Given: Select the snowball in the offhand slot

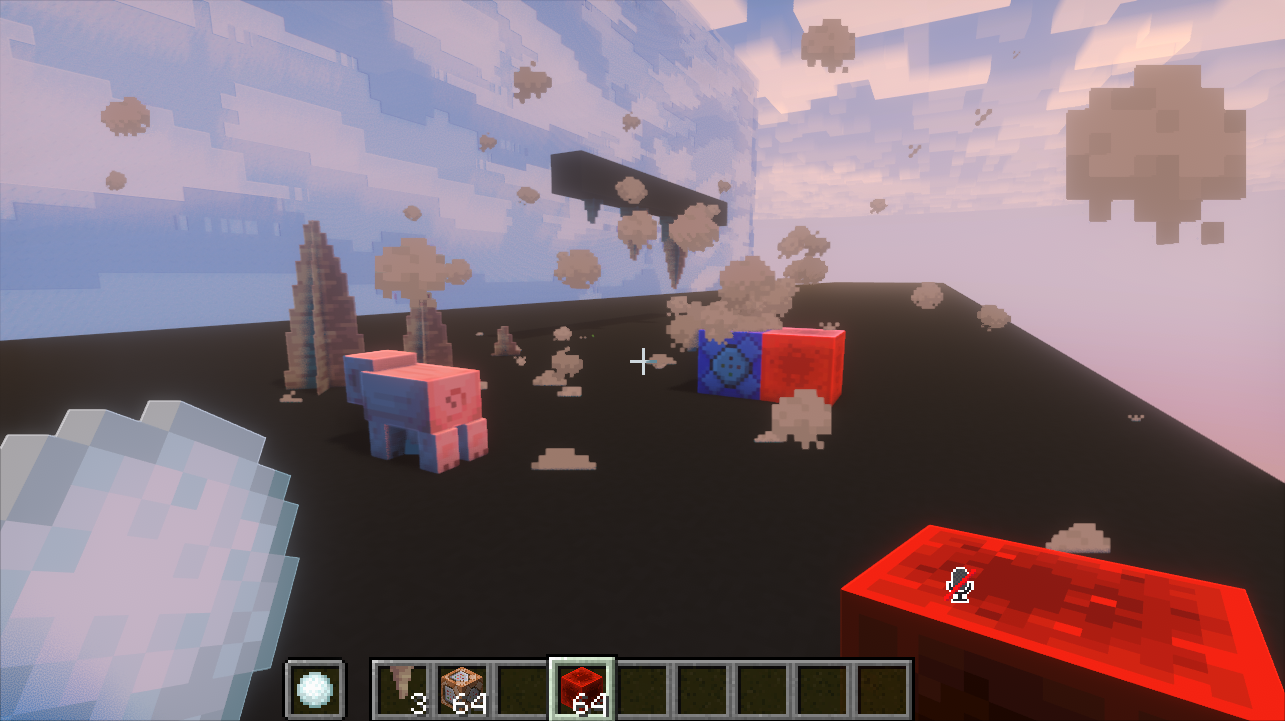Looking at the screenshot, I should click(315, 688).
